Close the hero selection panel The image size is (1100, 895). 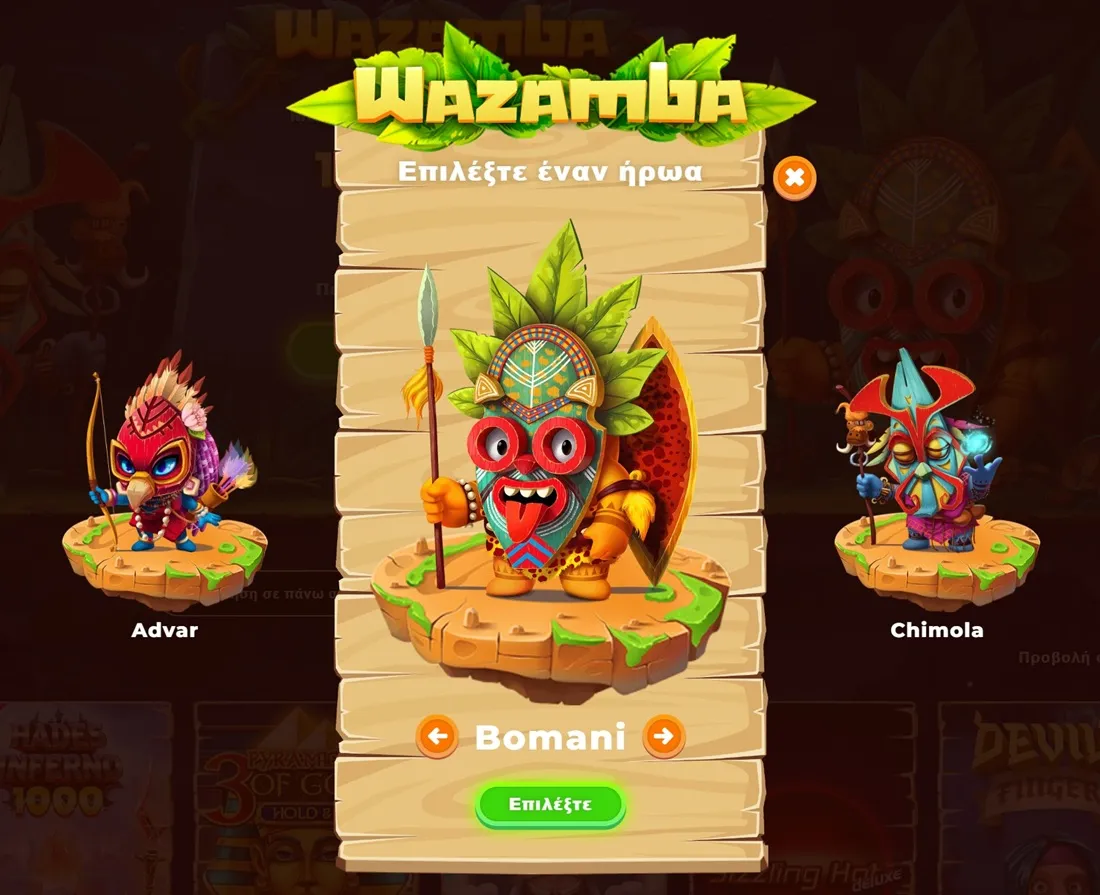click(x=794, y=179)
